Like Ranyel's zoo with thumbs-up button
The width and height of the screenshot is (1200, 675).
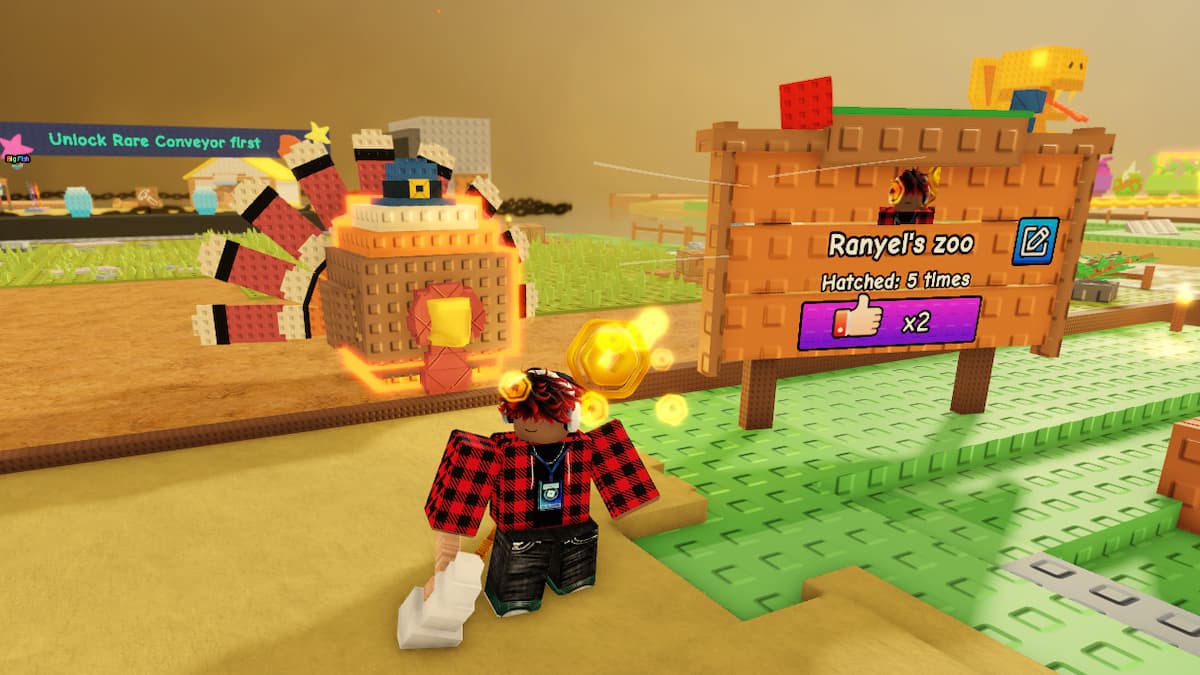pos(888,322)
